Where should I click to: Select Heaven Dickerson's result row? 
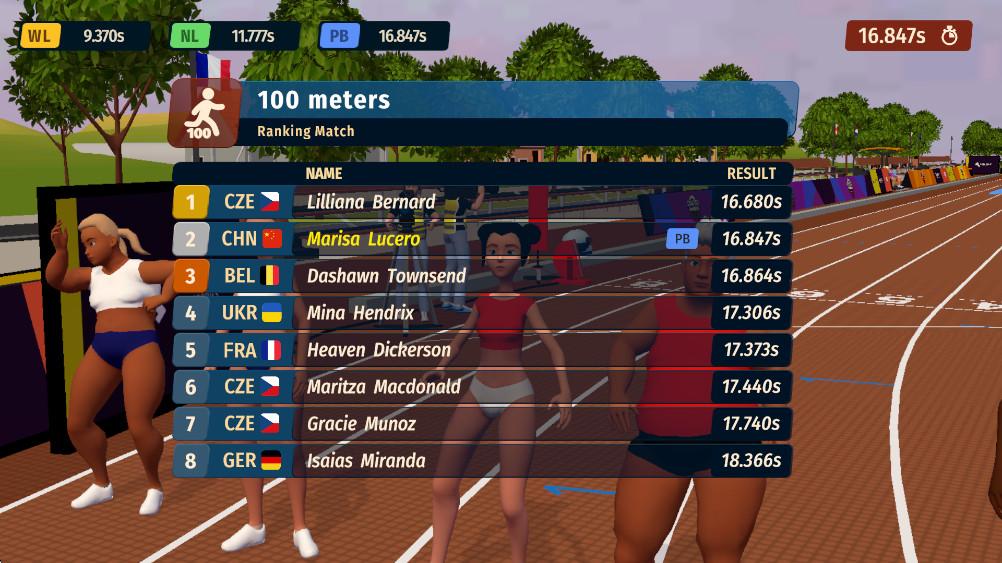[x=482, y=350]
